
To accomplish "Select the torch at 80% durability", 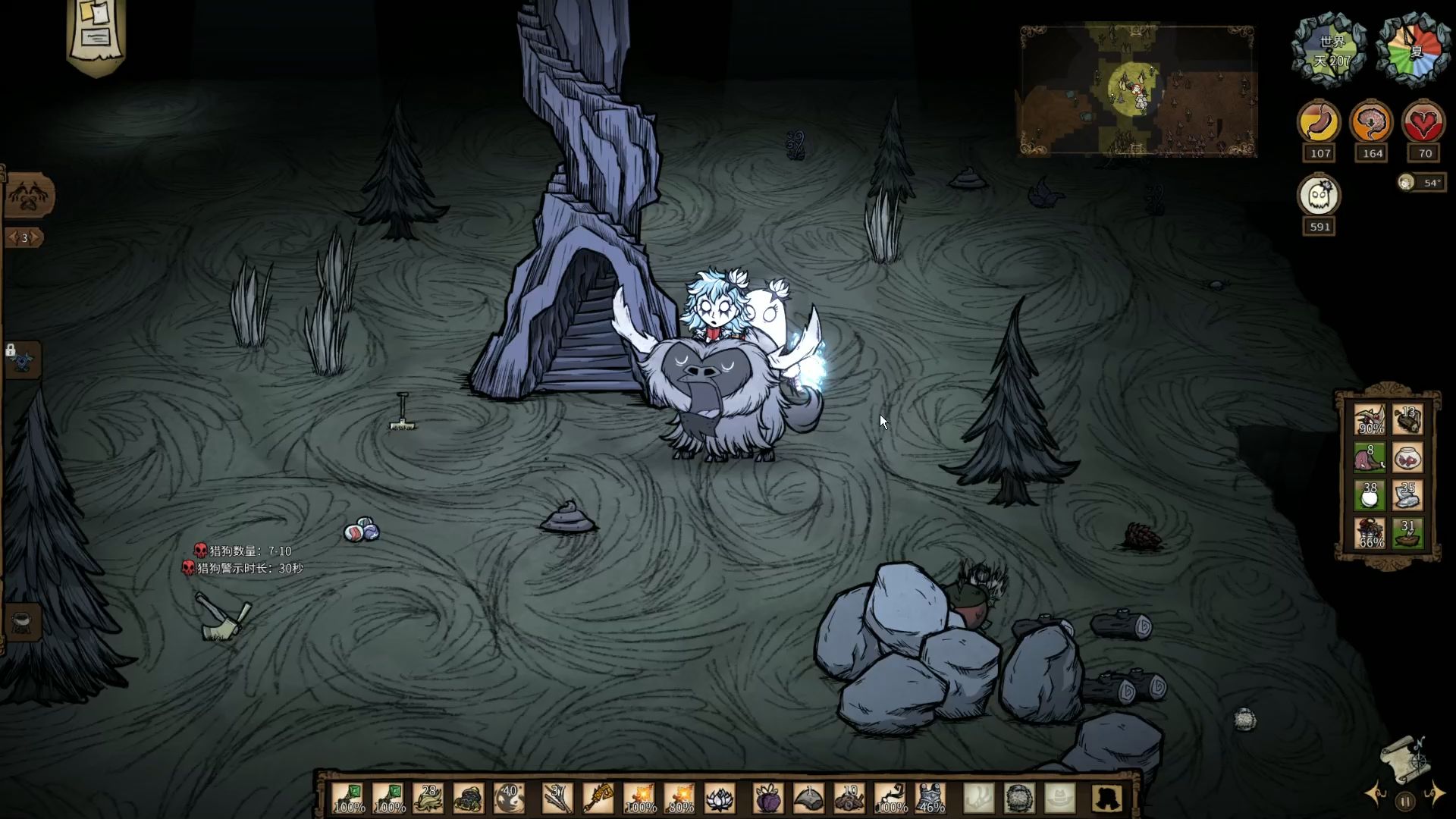I will coord(679,798).
